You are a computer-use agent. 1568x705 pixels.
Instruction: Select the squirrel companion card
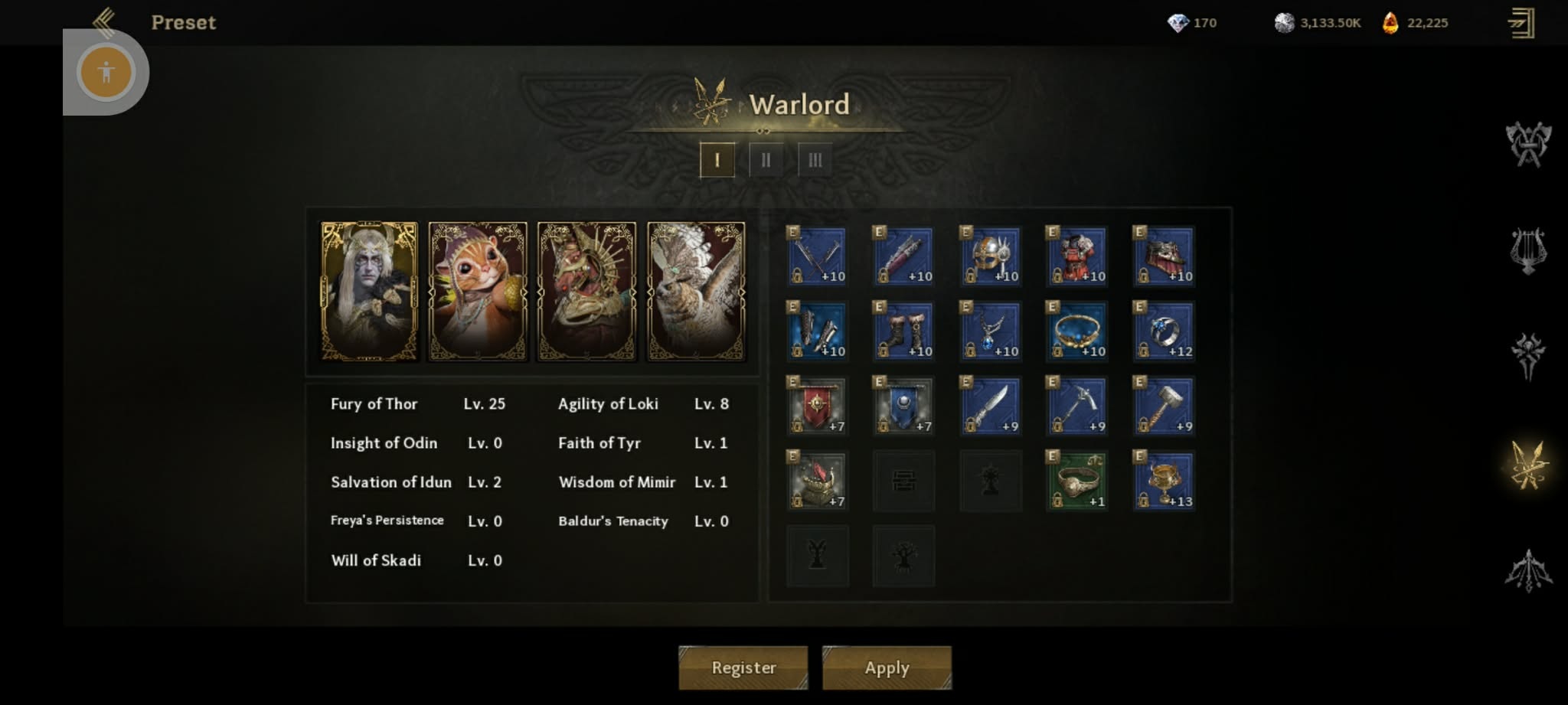pos(478,291)
